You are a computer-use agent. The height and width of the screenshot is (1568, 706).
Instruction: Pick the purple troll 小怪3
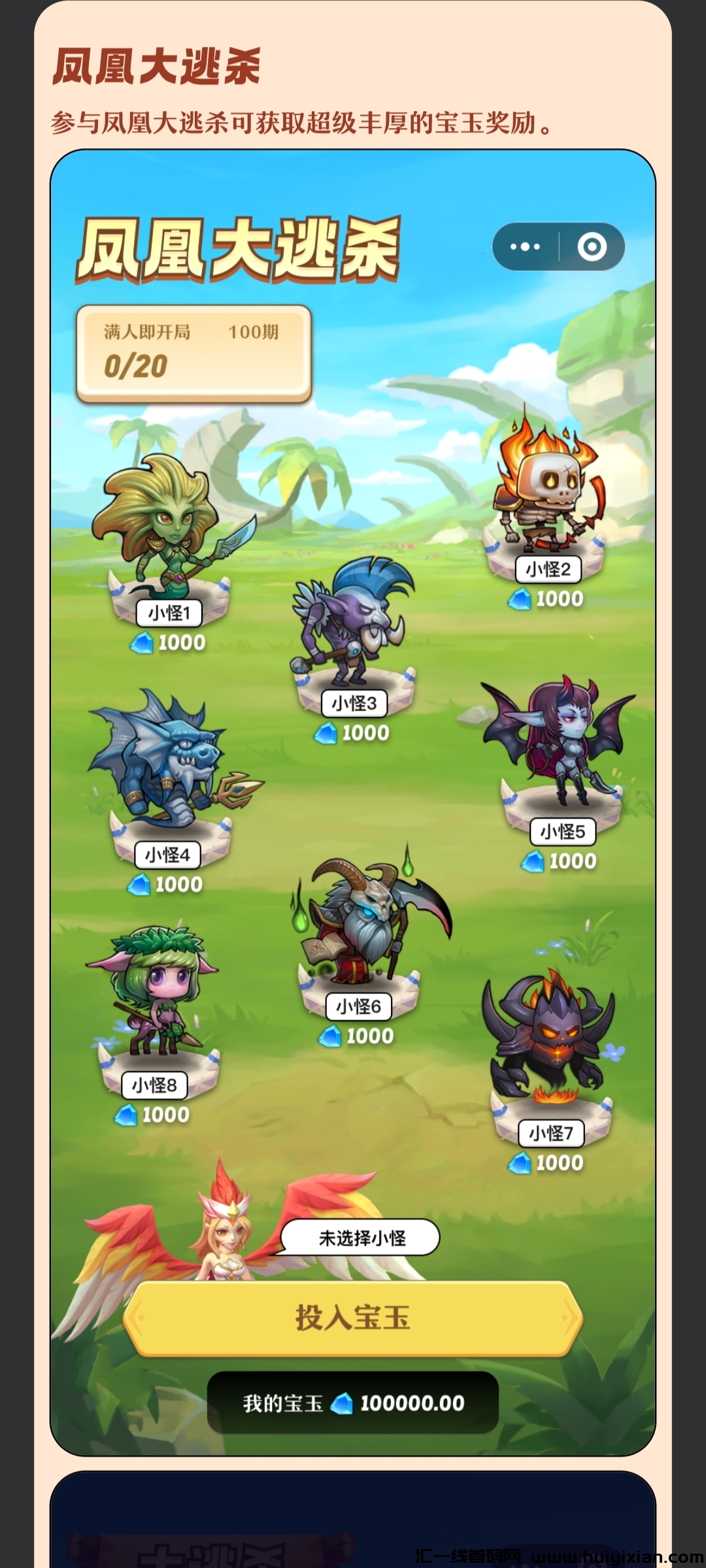(x=353, y=627)
